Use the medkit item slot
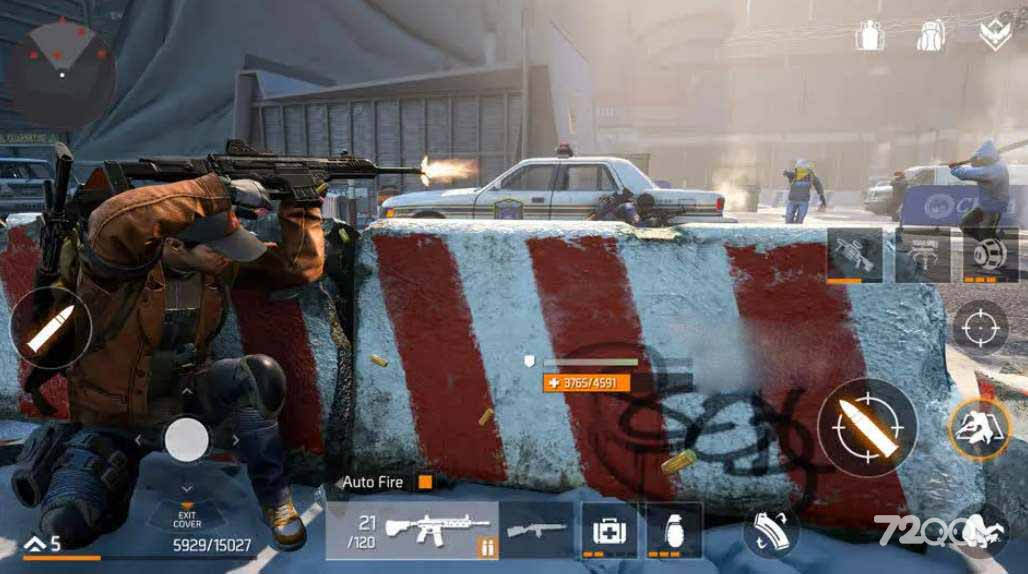The height and width of the screenshot is (574, 1028). 609,529
